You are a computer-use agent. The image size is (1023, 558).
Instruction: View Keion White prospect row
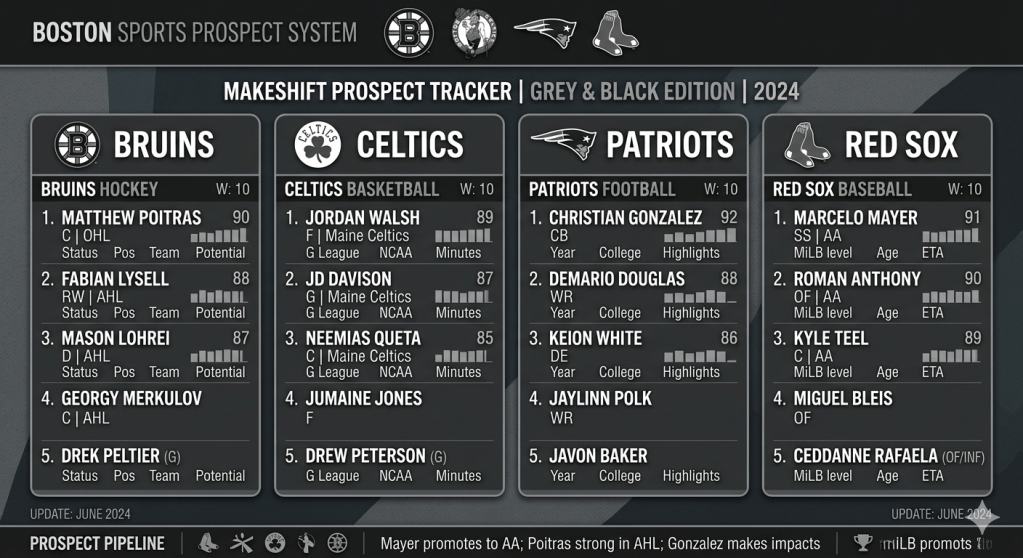pyautogui.click(x=632, y=354)
